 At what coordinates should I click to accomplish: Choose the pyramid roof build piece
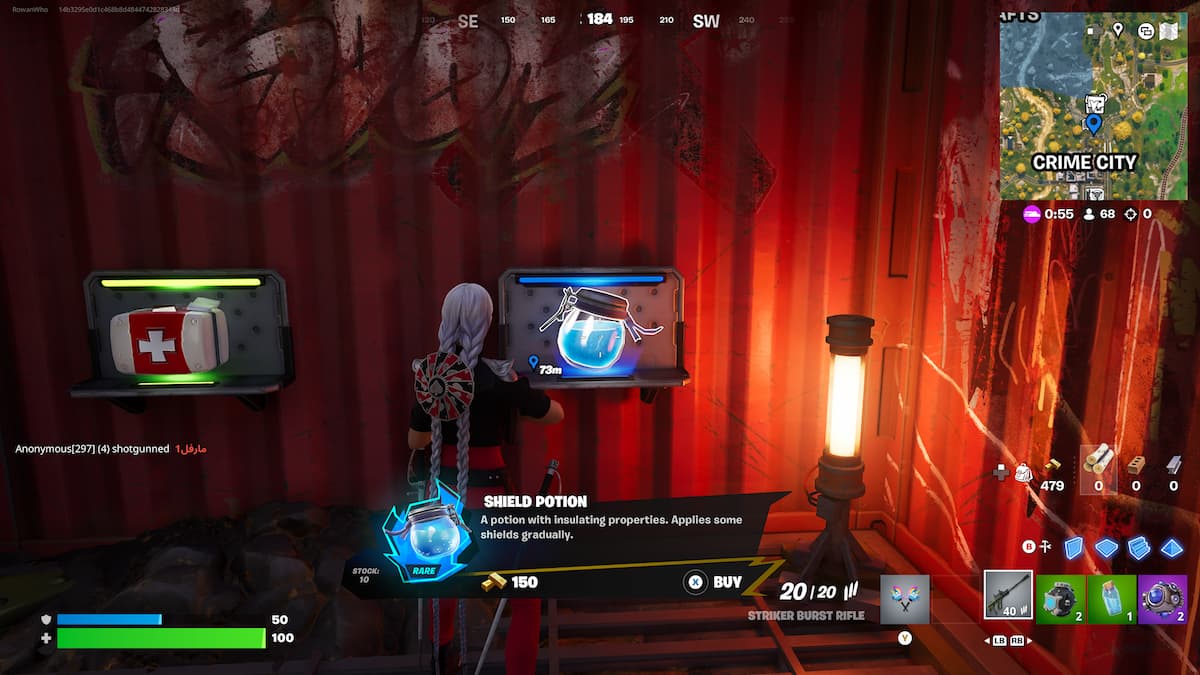pyautogui.click(x=1171, y=547)
